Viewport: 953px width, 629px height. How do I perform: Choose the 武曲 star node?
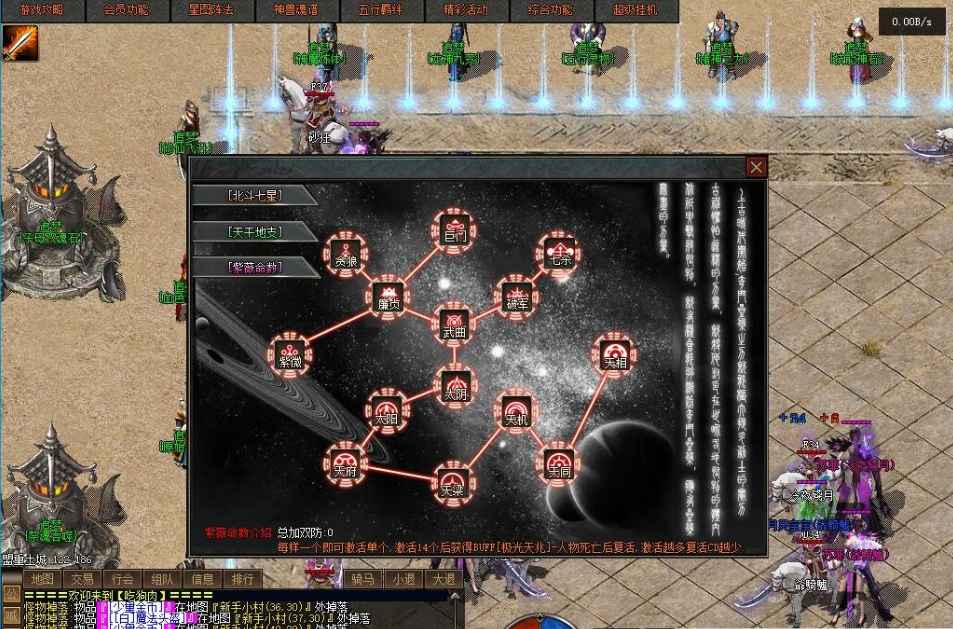point(455,323)
